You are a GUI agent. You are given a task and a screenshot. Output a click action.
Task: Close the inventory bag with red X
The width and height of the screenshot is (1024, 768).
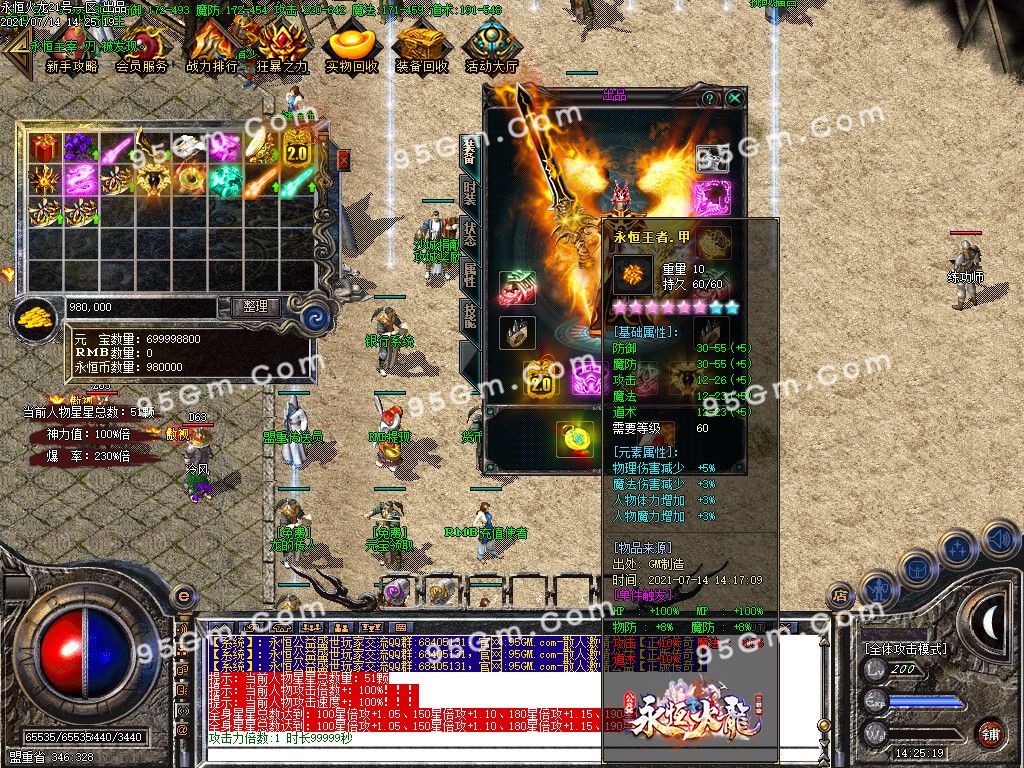(344, 159)
